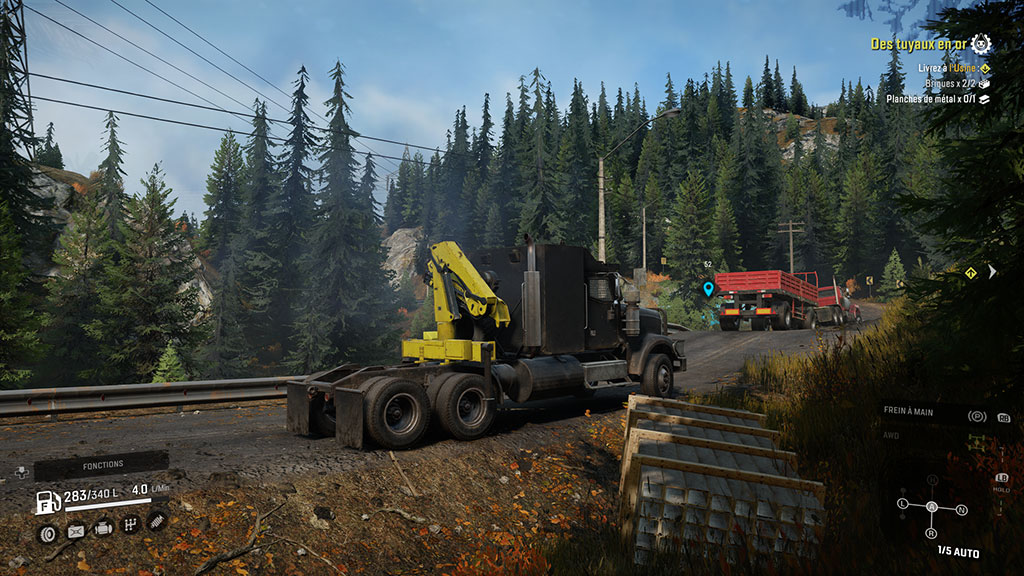Open the Des tuyaux en or mission
This screenshot has width=1024, height=576.
(919, 44)
